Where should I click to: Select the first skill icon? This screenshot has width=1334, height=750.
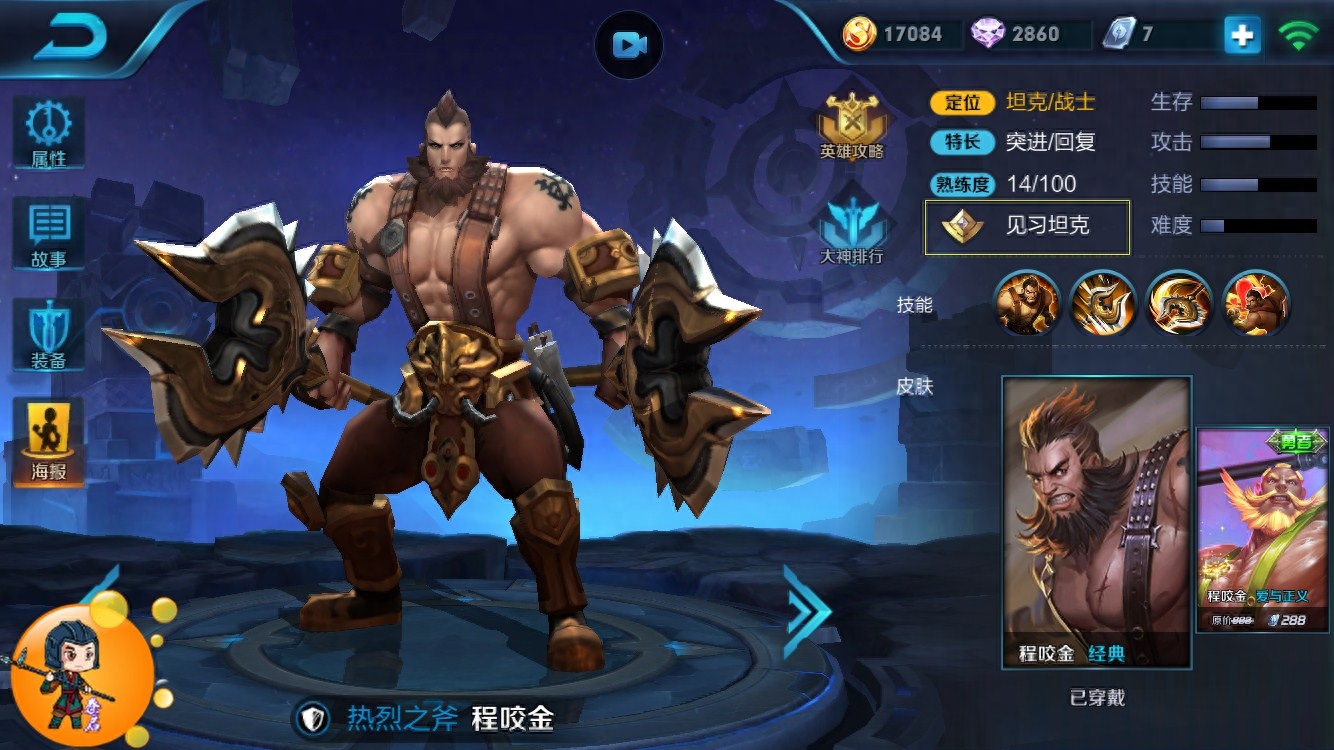click(x=1027, y=303)
